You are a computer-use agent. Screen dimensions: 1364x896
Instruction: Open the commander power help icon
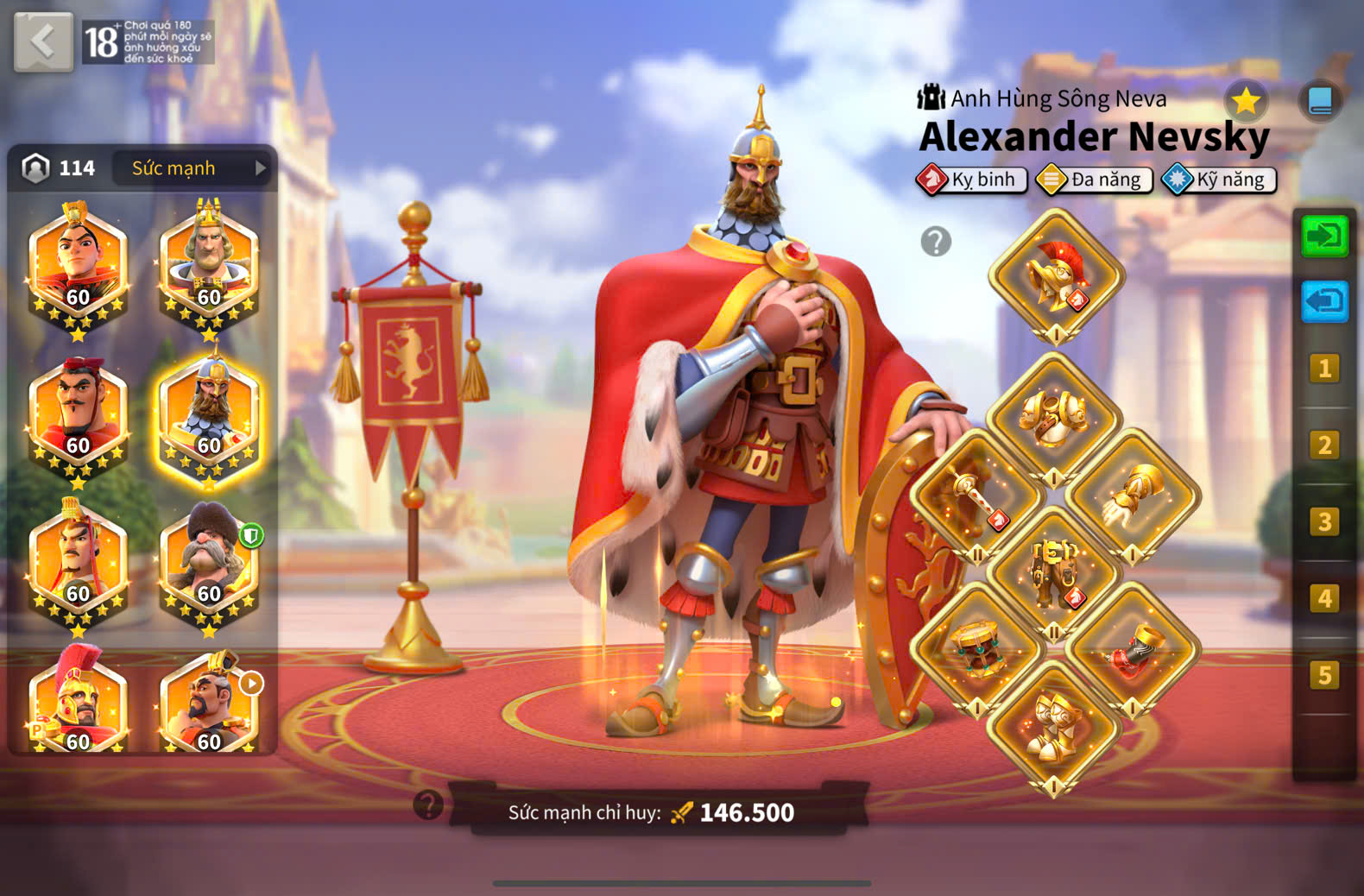[x=428, y=805]
